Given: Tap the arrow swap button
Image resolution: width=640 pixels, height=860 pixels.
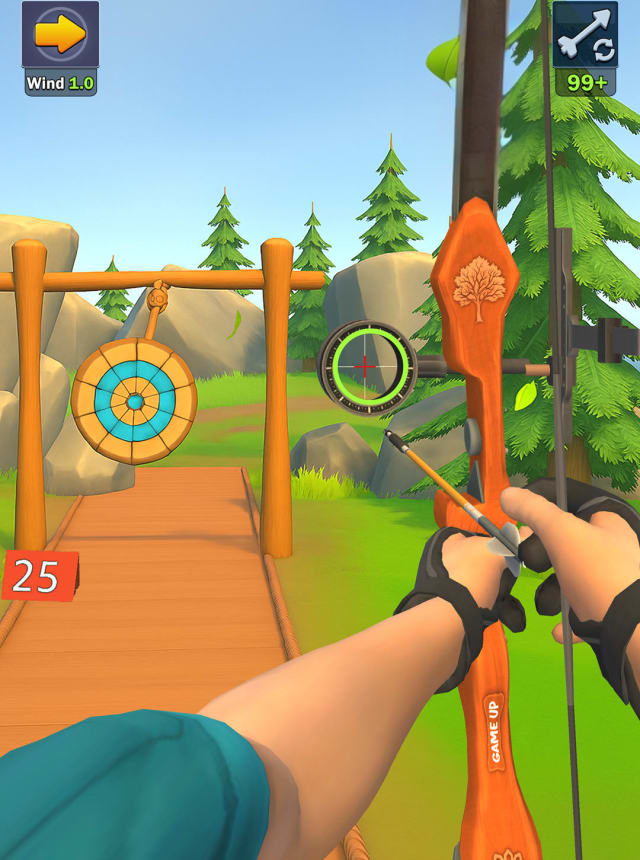Looking at the screenshot, I should (585, 36).
